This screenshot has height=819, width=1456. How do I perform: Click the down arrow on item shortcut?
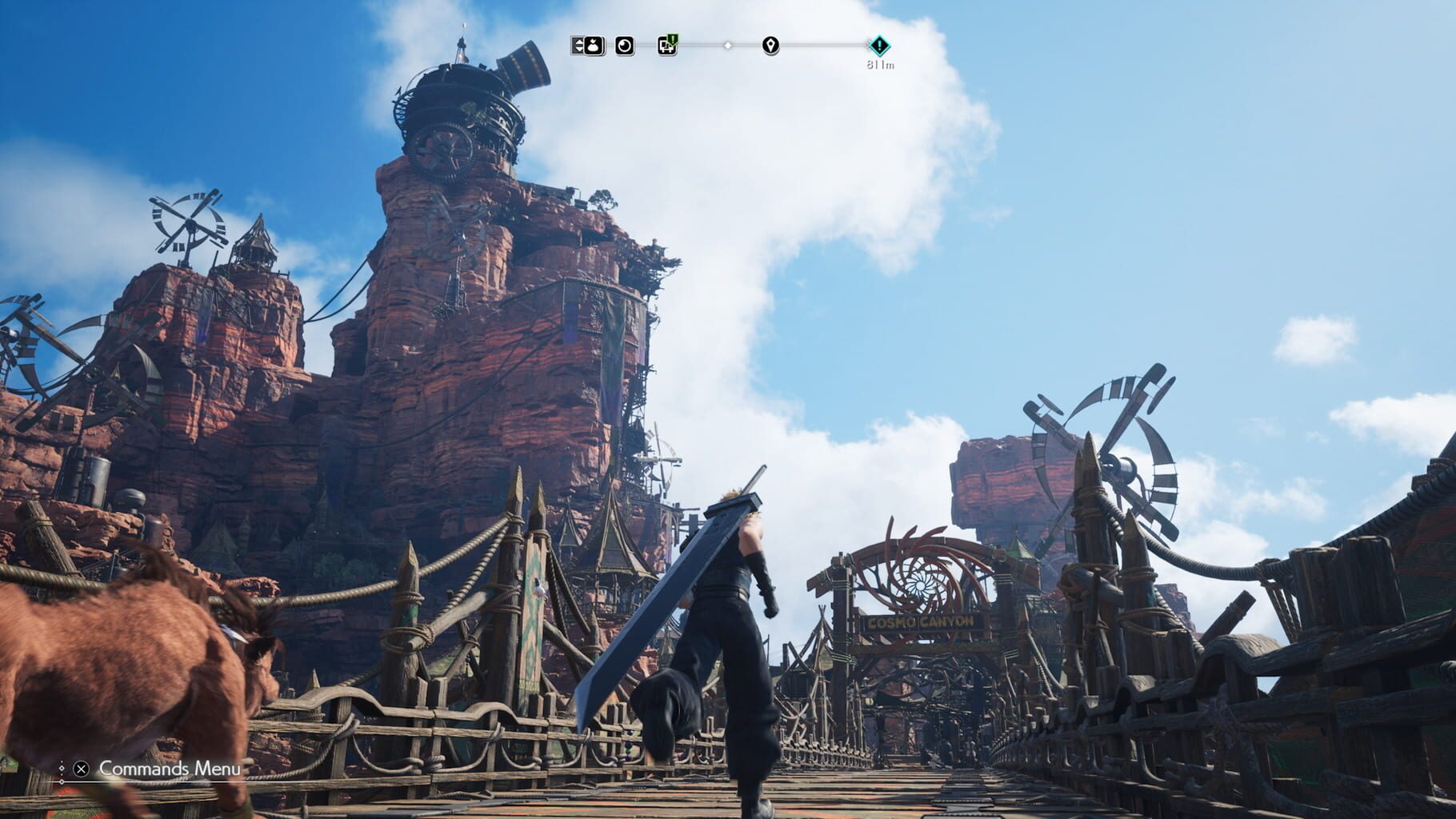click(x=578, y=50)
